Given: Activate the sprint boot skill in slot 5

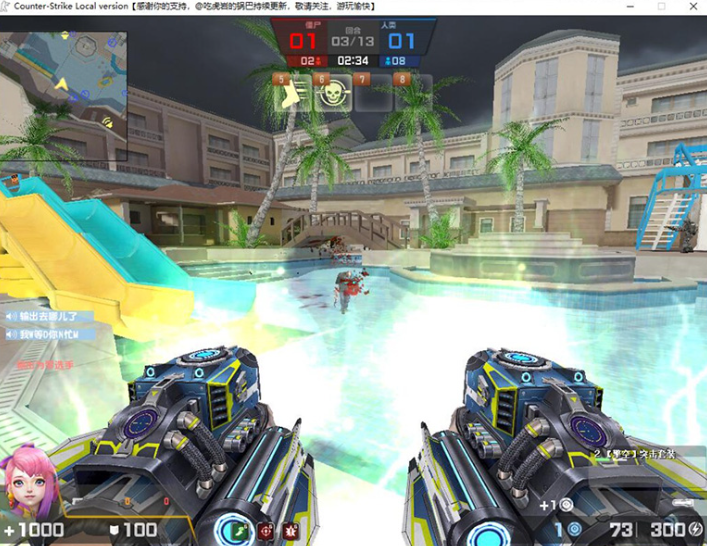Looking at the screenshot, I should pos(290,94).
